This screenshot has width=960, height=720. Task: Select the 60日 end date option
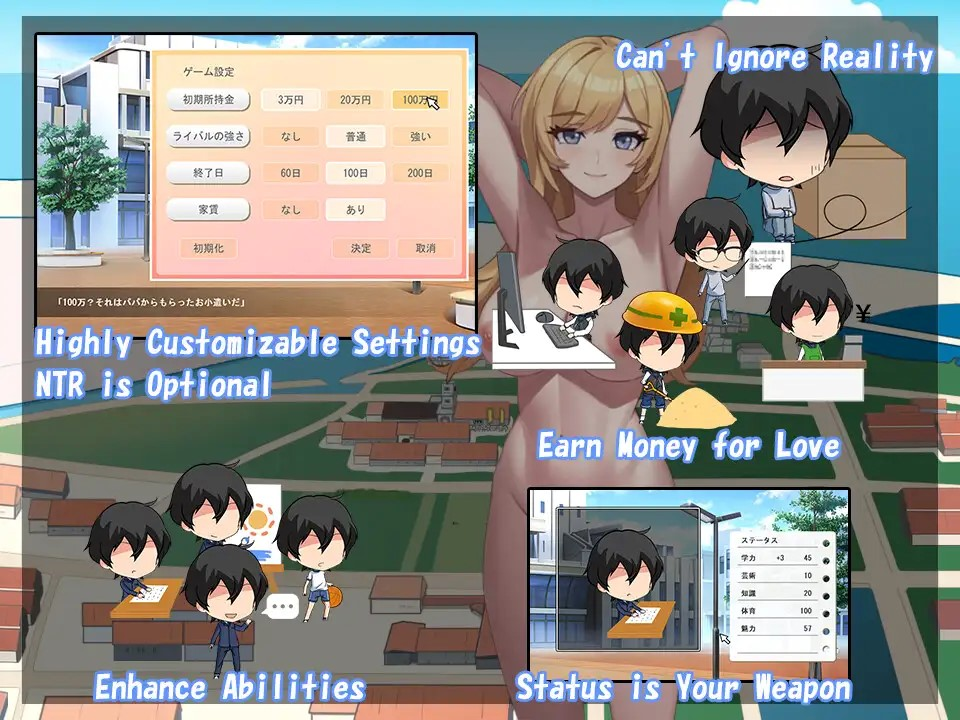click(291, 173)
